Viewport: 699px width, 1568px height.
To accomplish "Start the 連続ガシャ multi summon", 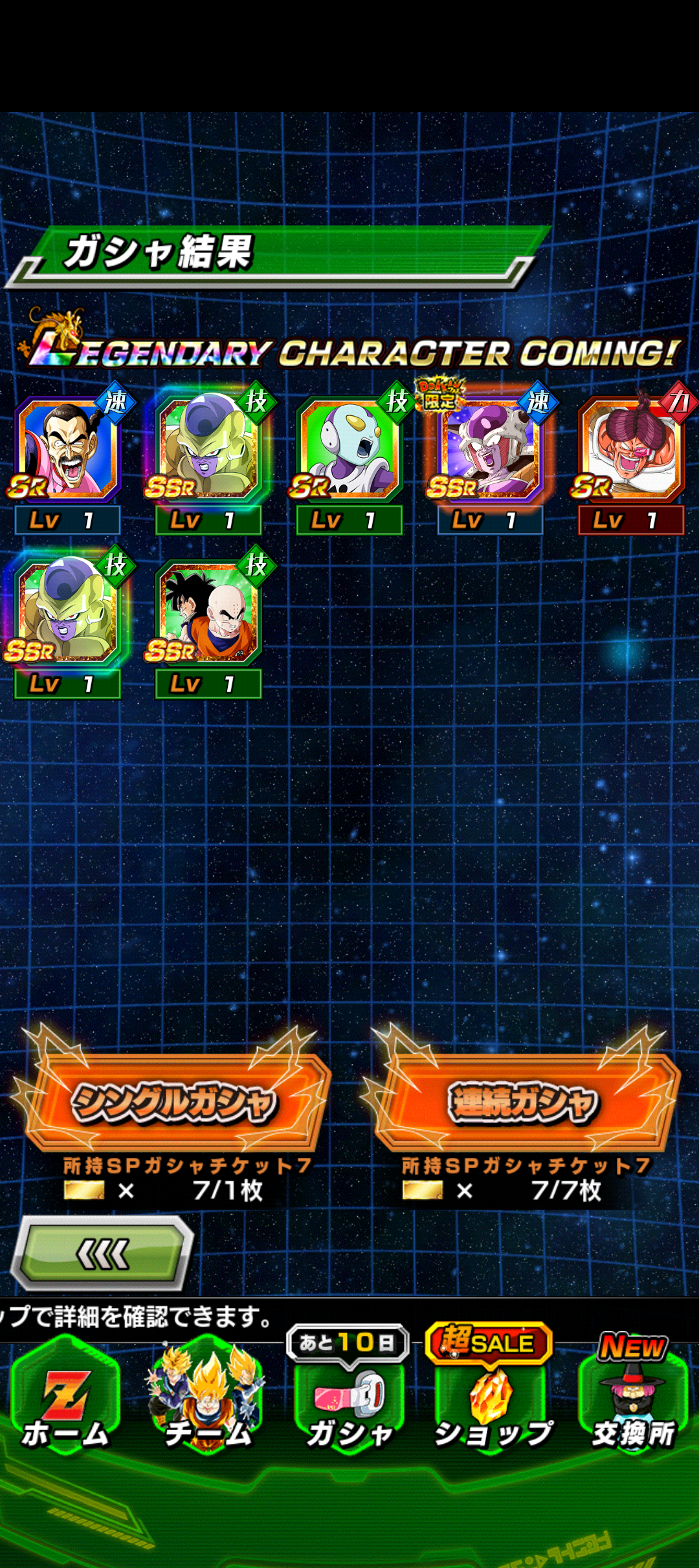I will [x=523, y=1102].
